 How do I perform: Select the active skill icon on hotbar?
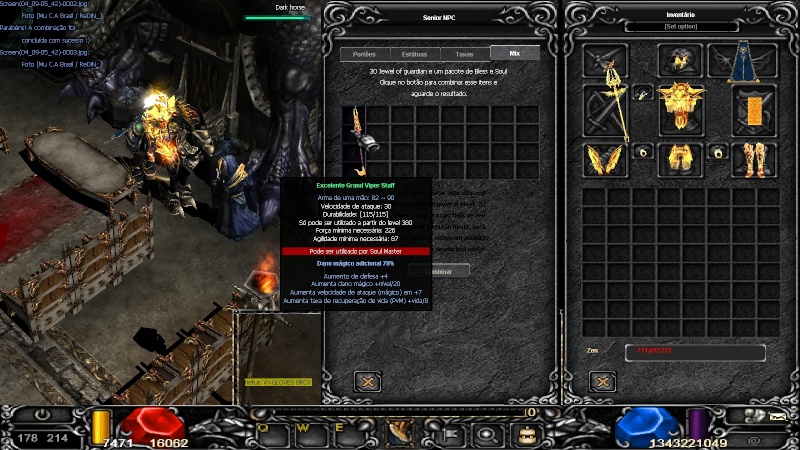[x=401, y=432]
